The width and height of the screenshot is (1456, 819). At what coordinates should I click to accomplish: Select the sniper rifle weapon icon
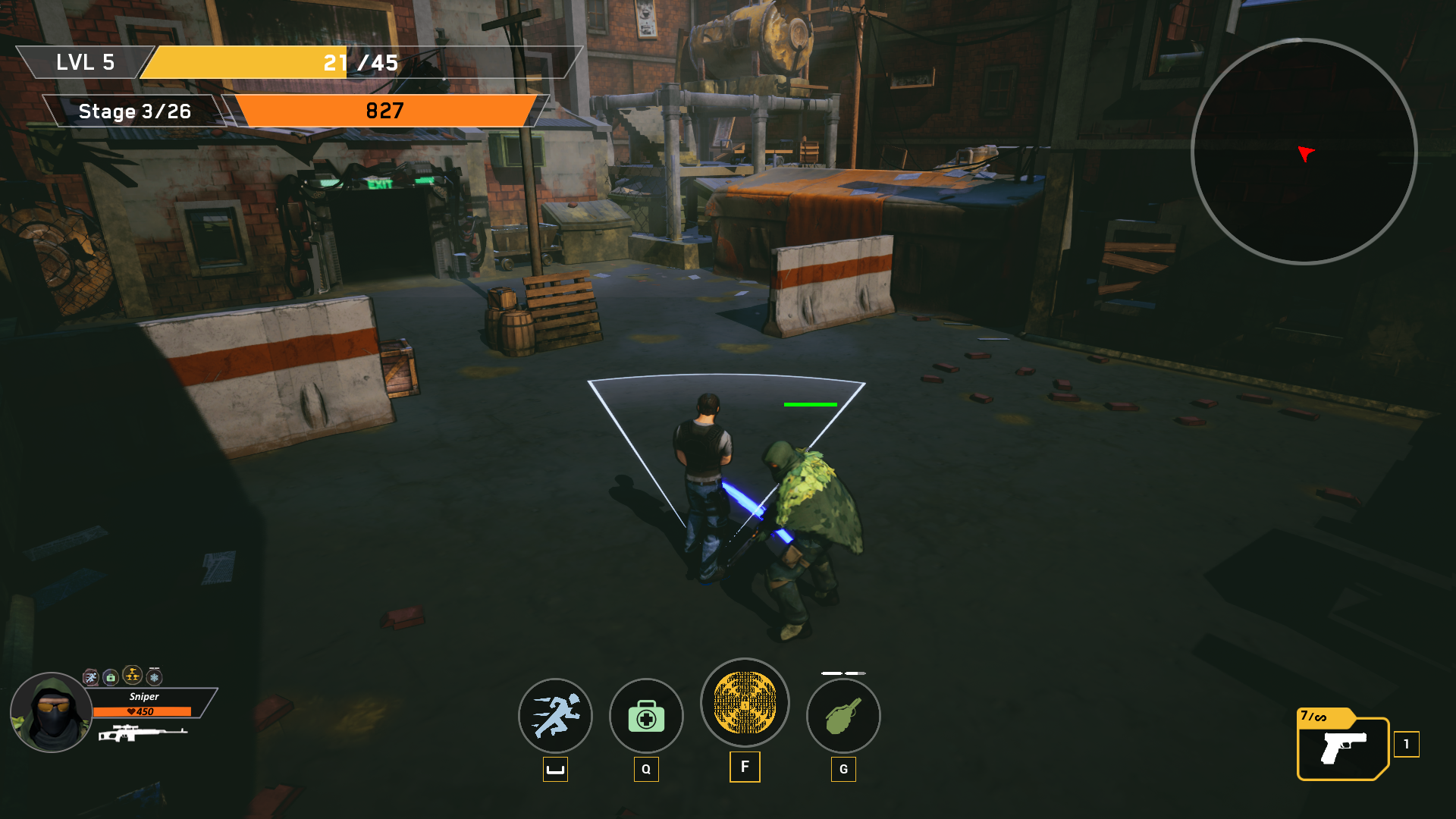142,733
